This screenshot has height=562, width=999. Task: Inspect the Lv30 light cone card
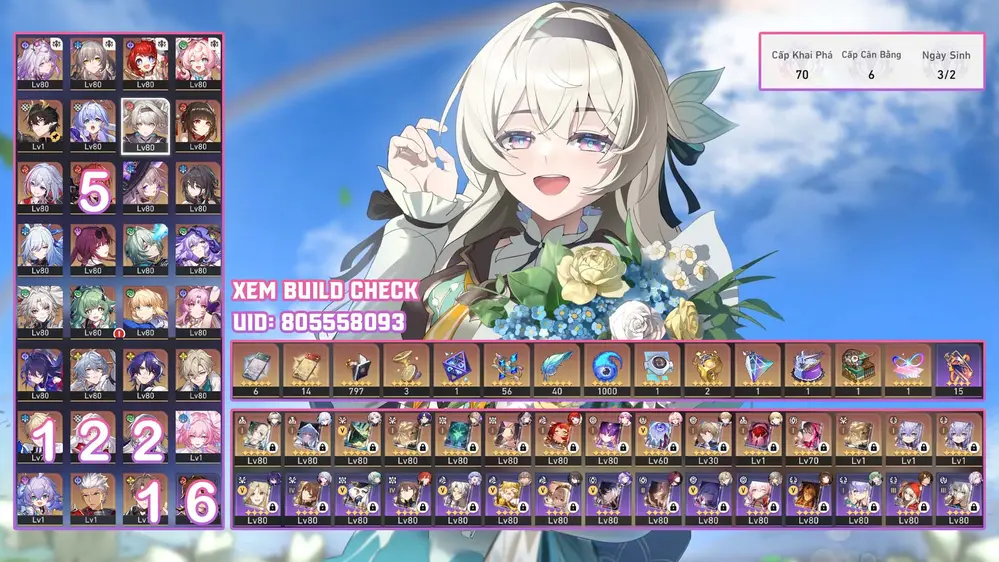(x=708, y=438)
